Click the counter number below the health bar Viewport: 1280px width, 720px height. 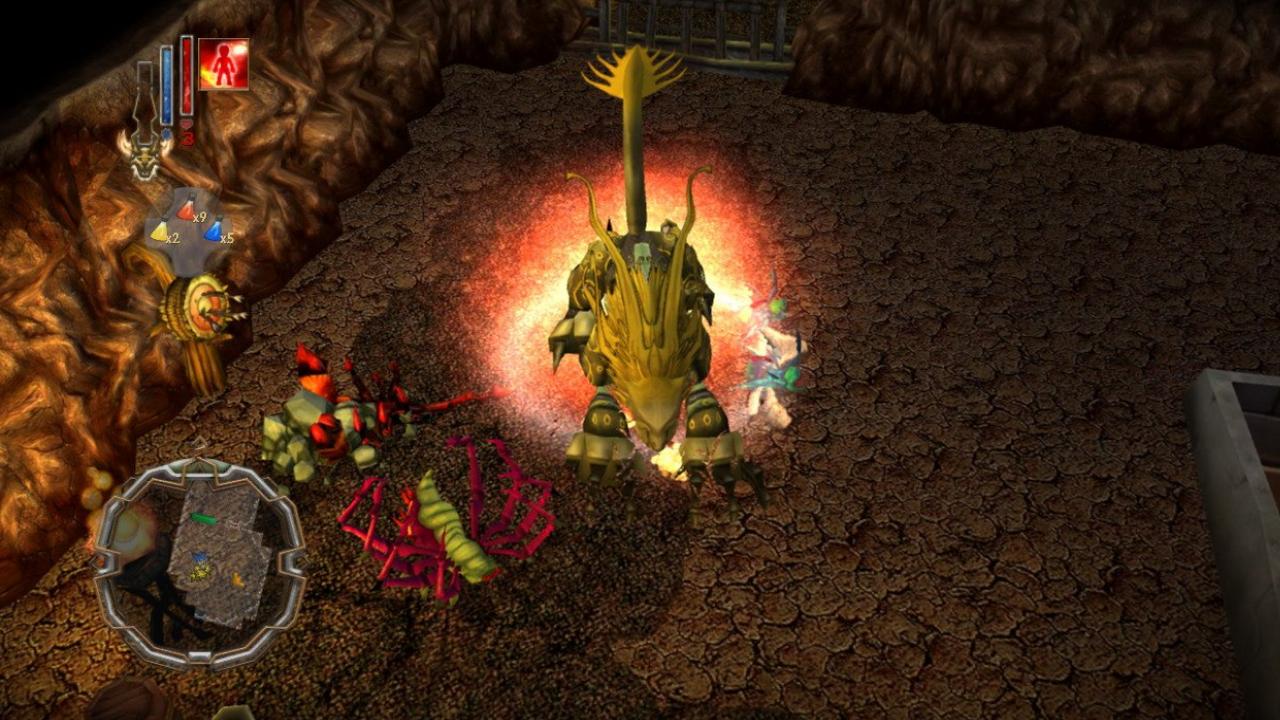pyautogui.click(x=189, y=137)
